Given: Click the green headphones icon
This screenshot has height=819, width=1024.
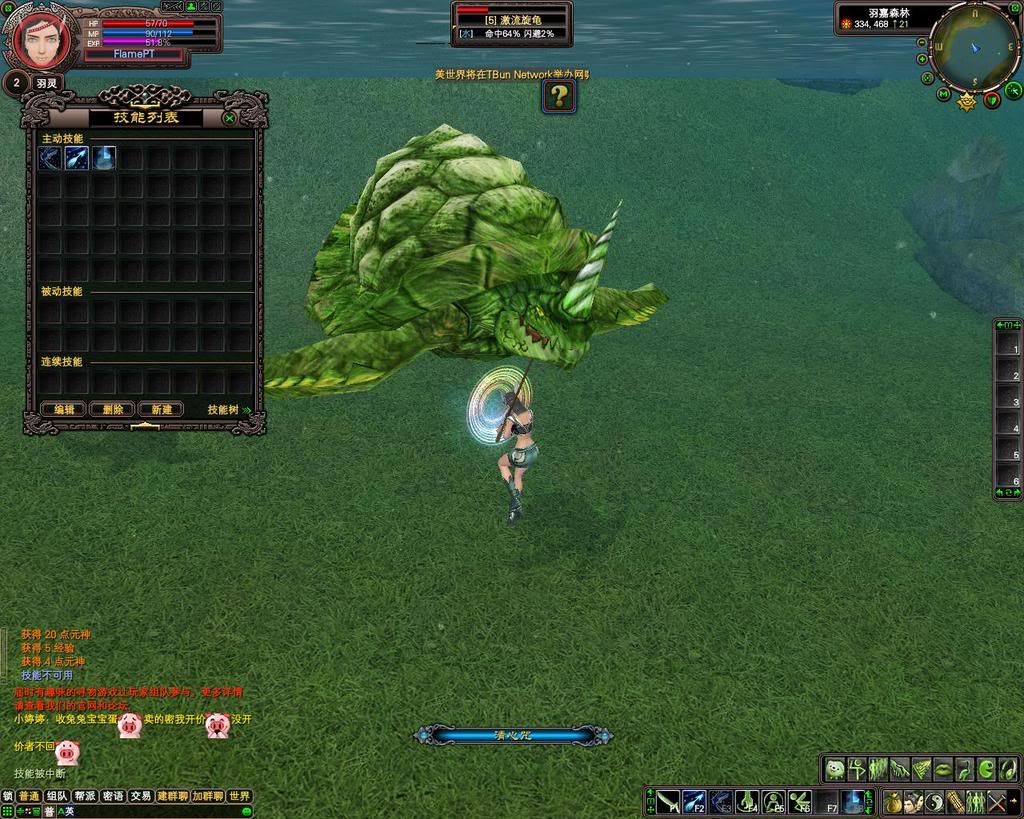Looking at the screenshot, I should click(1009, 769).
